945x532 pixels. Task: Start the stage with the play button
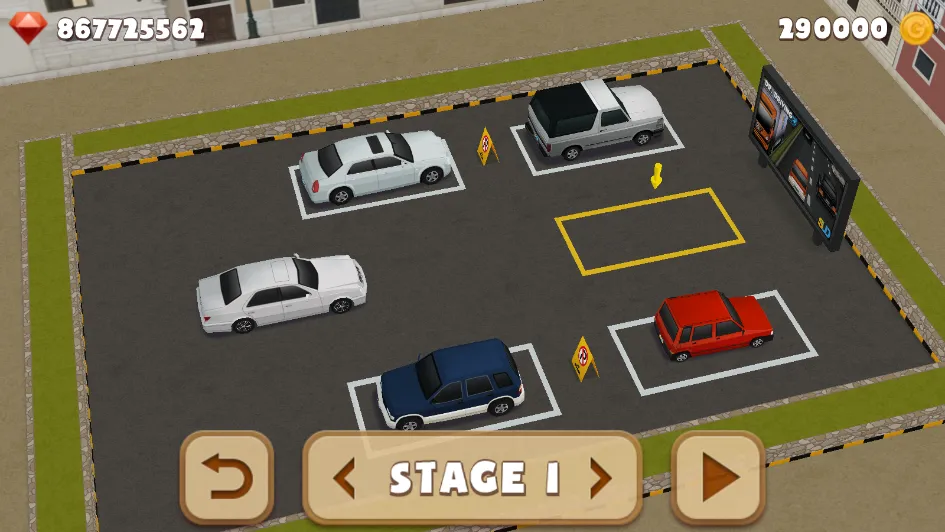pyautogui.click(x=718, y=478)
